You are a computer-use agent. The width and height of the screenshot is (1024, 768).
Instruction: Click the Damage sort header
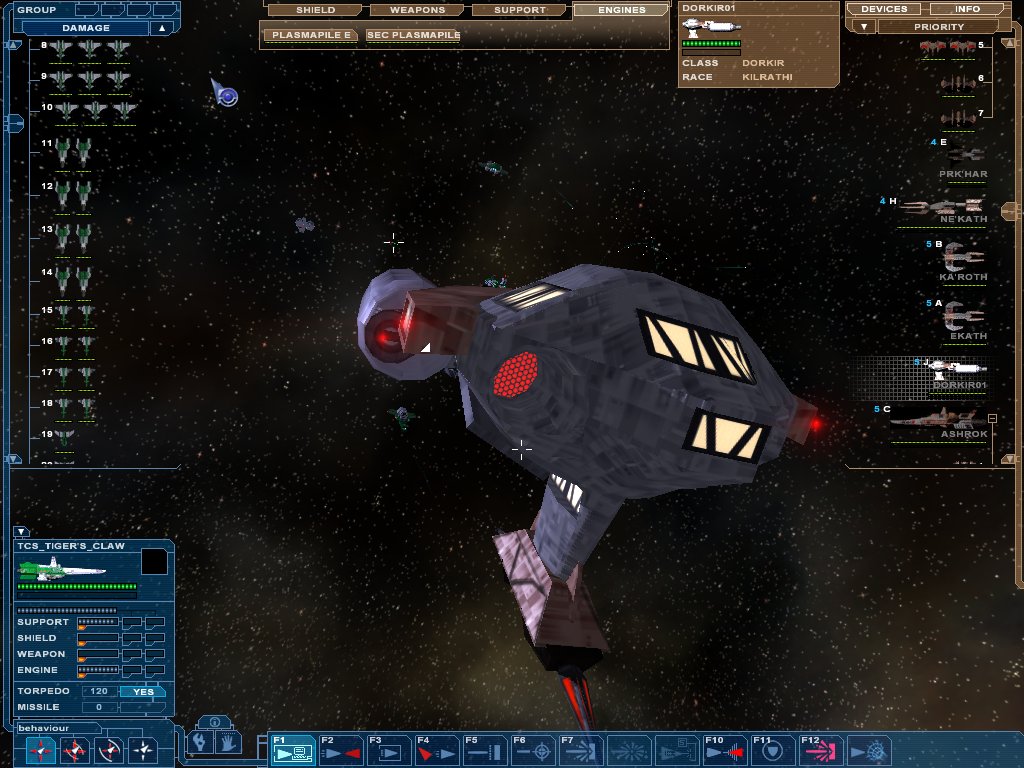(x=86, y=28)
